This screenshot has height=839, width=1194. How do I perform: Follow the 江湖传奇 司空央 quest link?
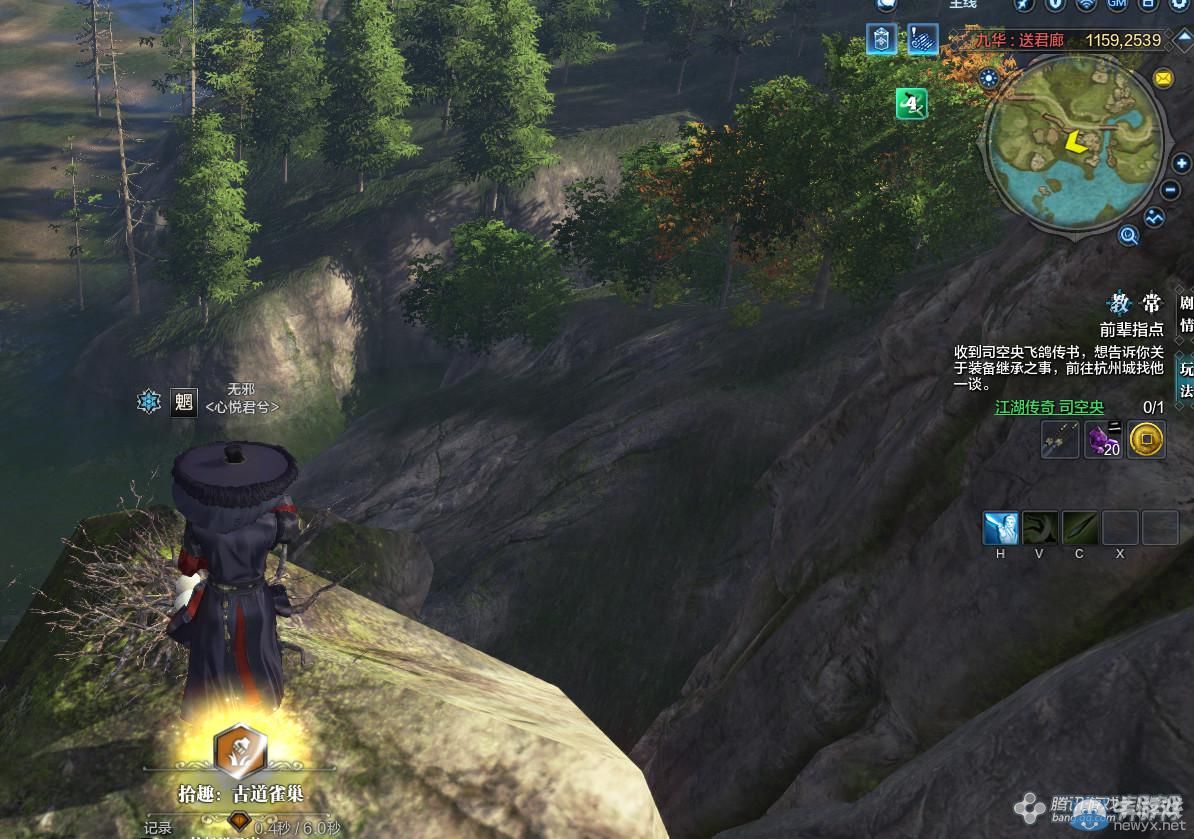[x=1049, y=407]
